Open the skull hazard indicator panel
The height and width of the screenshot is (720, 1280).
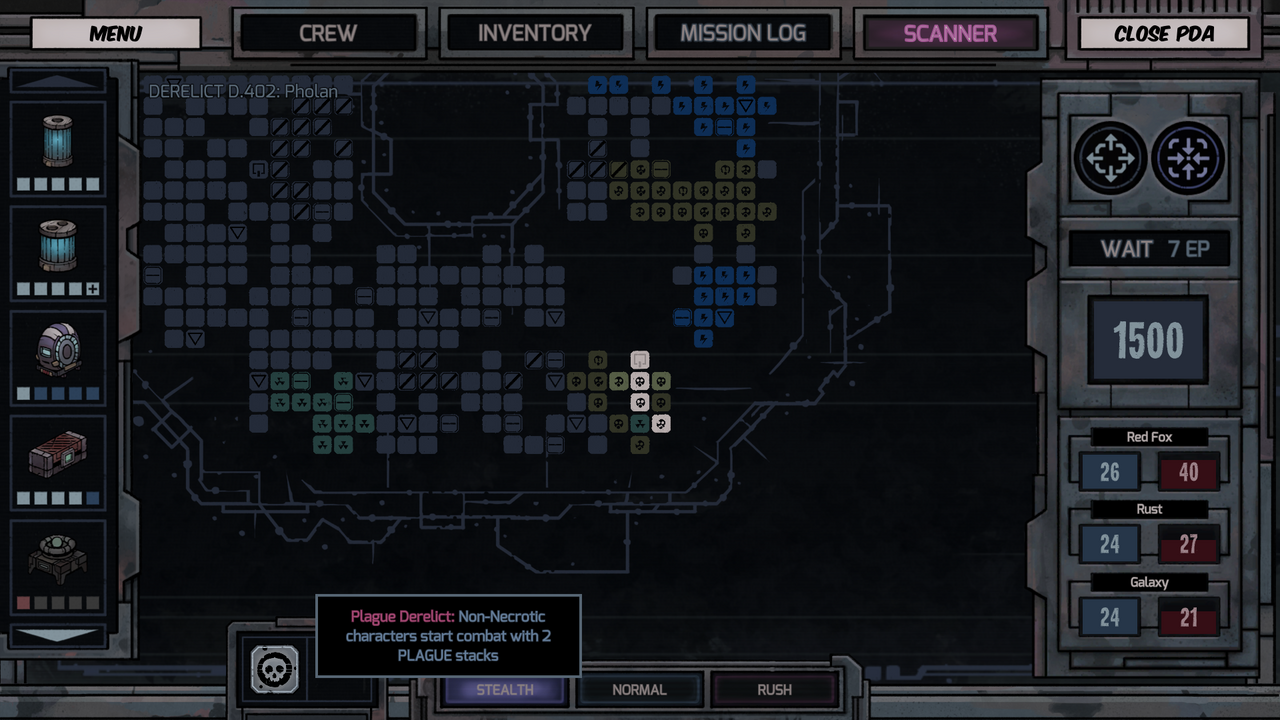[274, 670]
